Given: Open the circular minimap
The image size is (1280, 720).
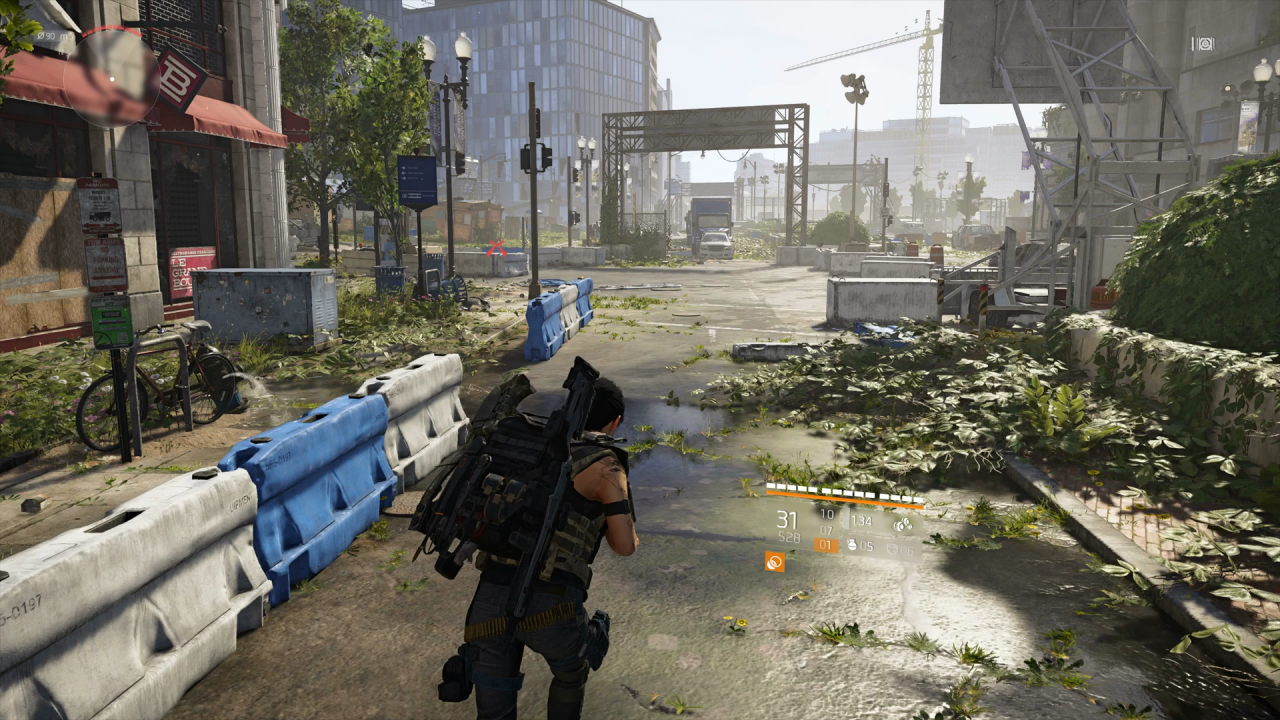Looking at the screenshot, I should (x=111, y=77).
